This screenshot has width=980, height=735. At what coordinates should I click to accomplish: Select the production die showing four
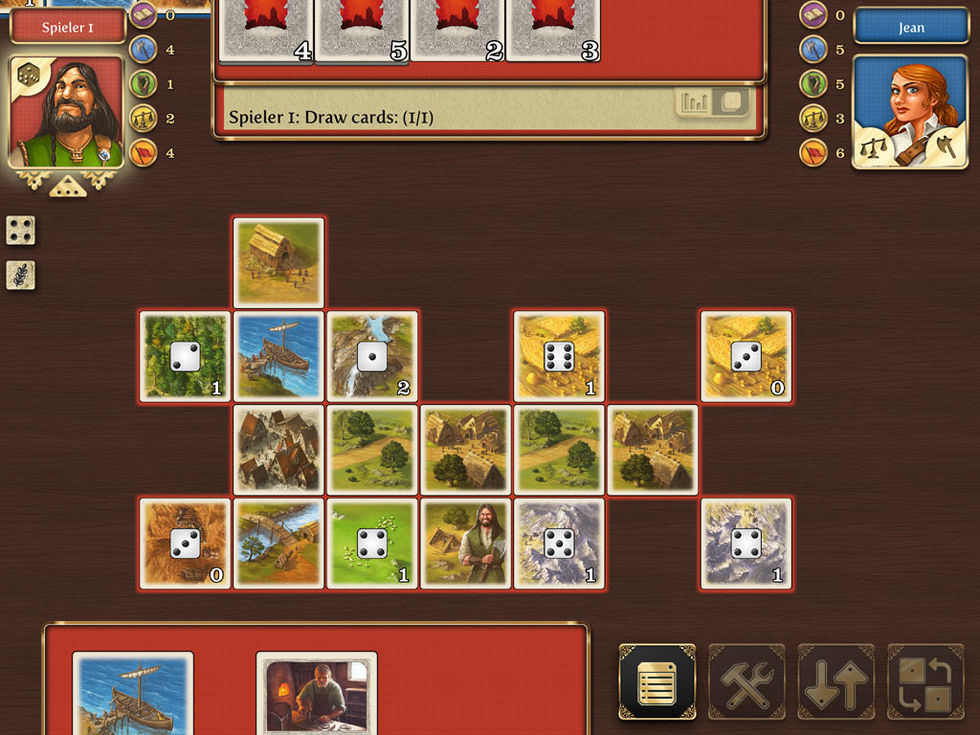point(21,230)
